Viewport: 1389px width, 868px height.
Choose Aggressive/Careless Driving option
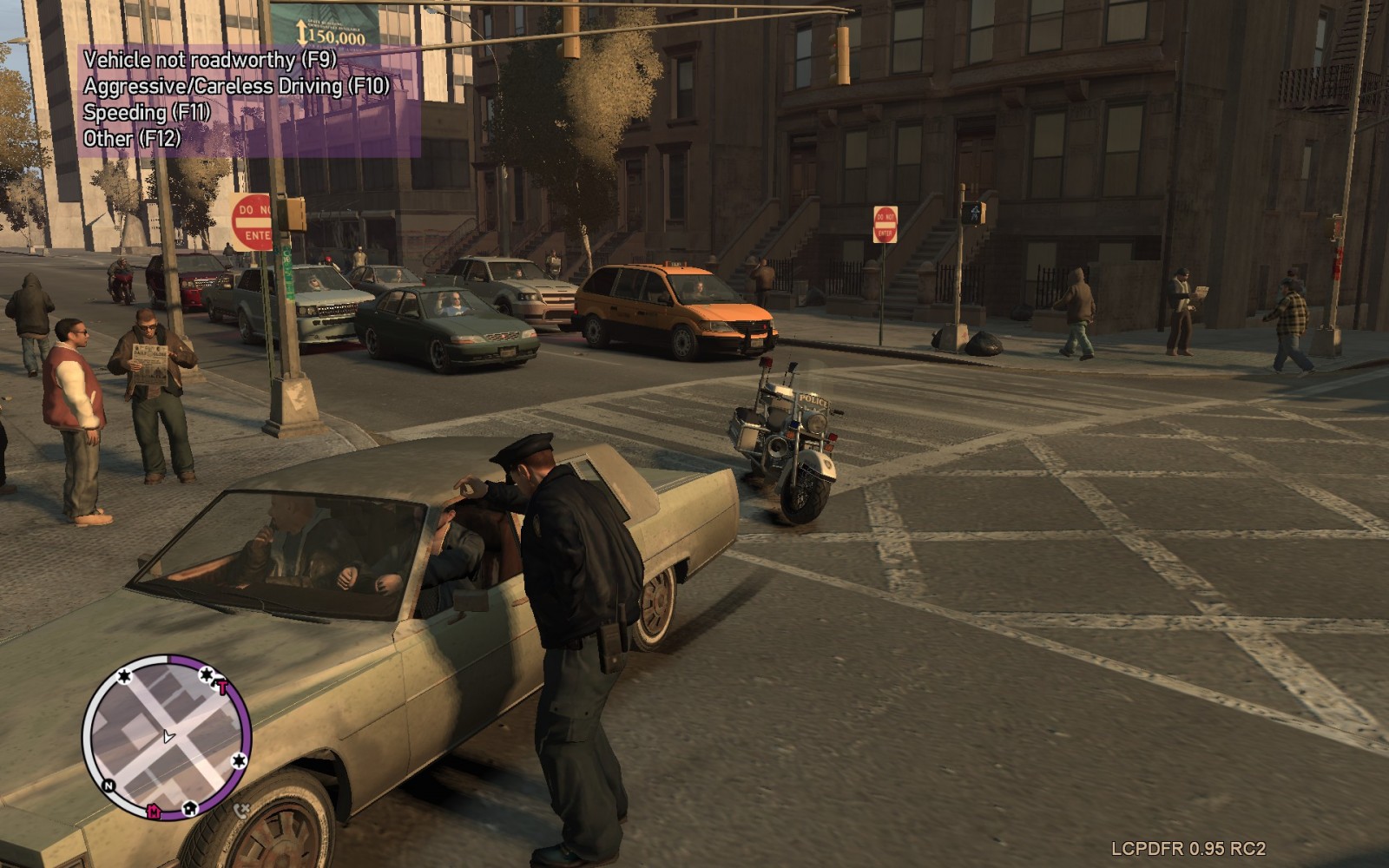click(x=236, y=86)
